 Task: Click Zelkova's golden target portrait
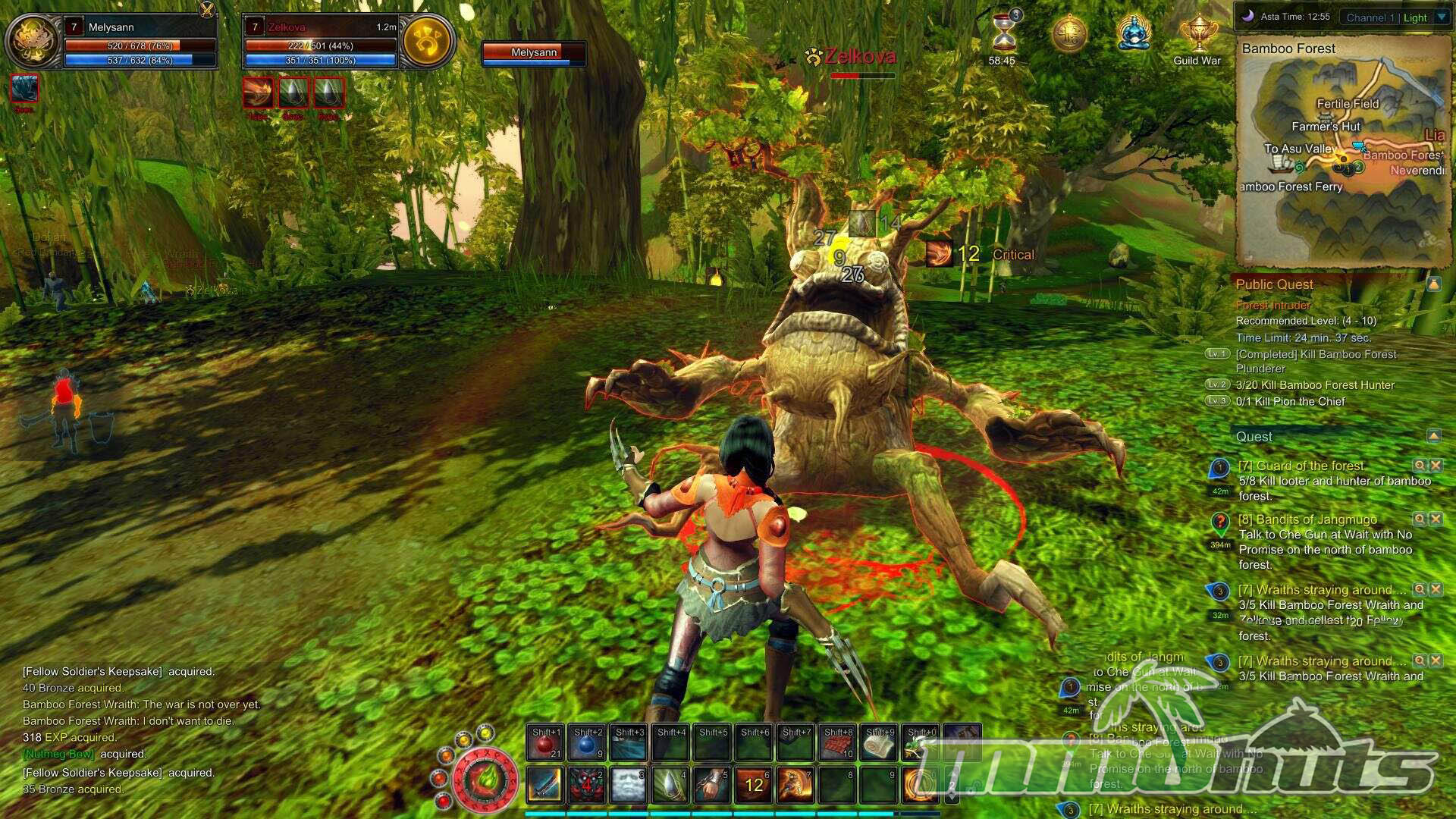pos(427,41)
